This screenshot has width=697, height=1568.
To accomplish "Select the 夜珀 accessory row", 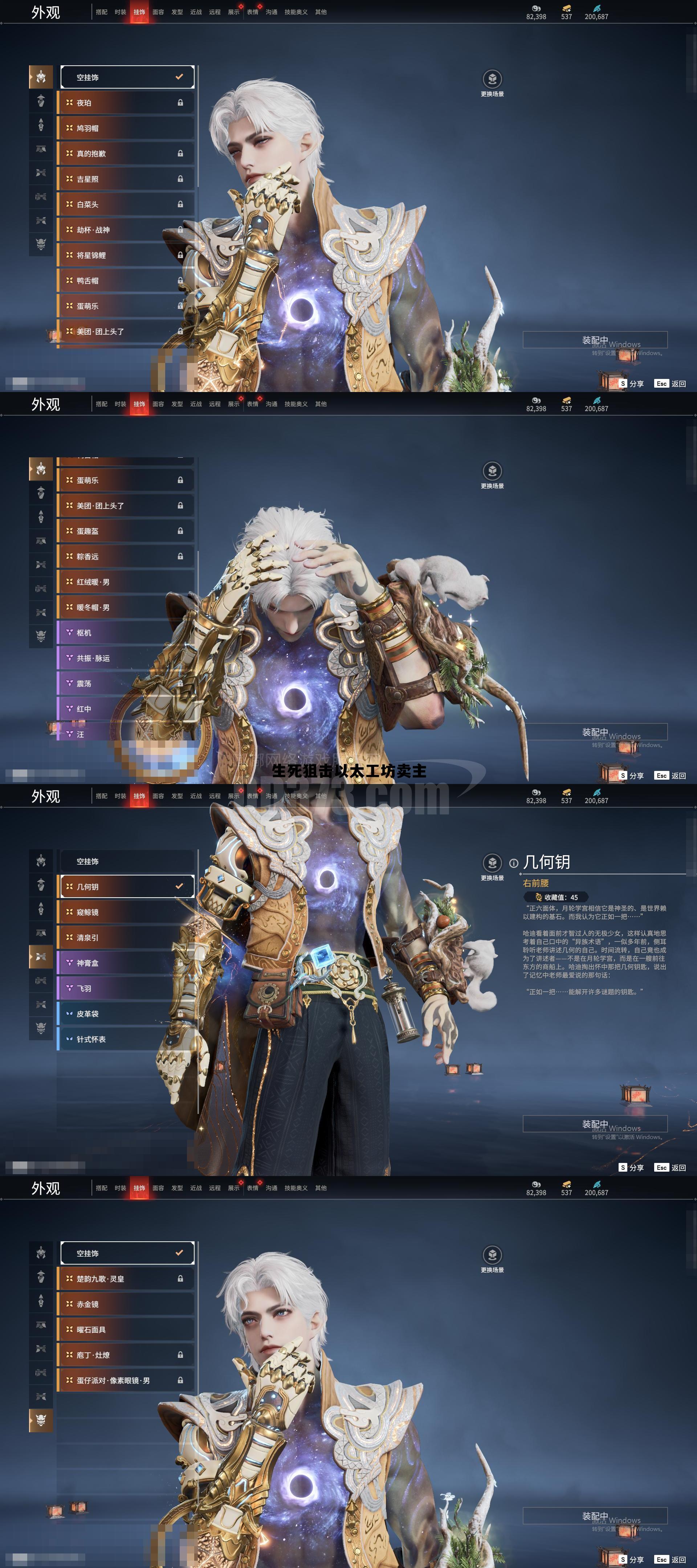I will click(x=127, y=103).
